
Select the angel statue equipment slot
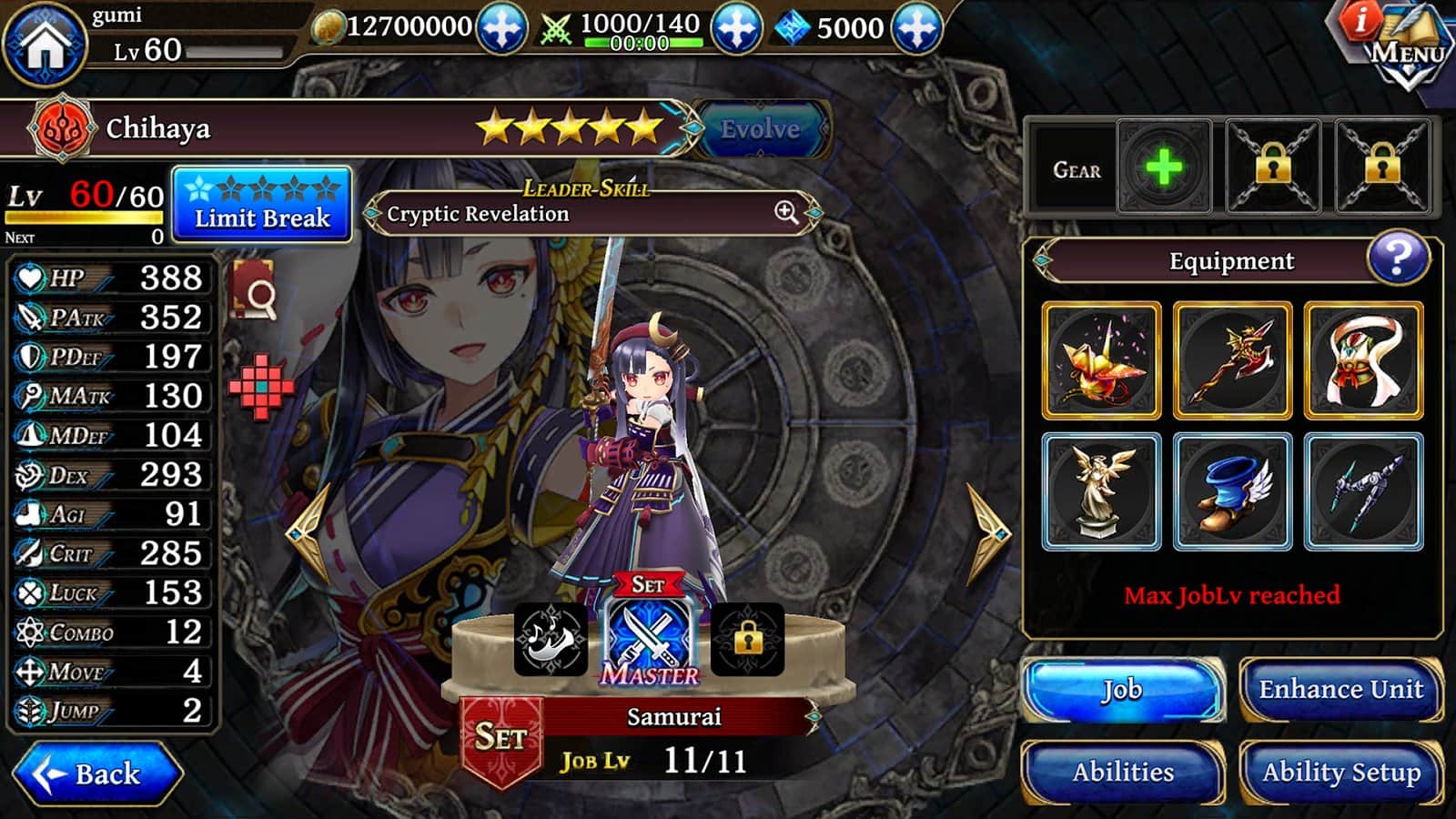tap(1101, 491)
